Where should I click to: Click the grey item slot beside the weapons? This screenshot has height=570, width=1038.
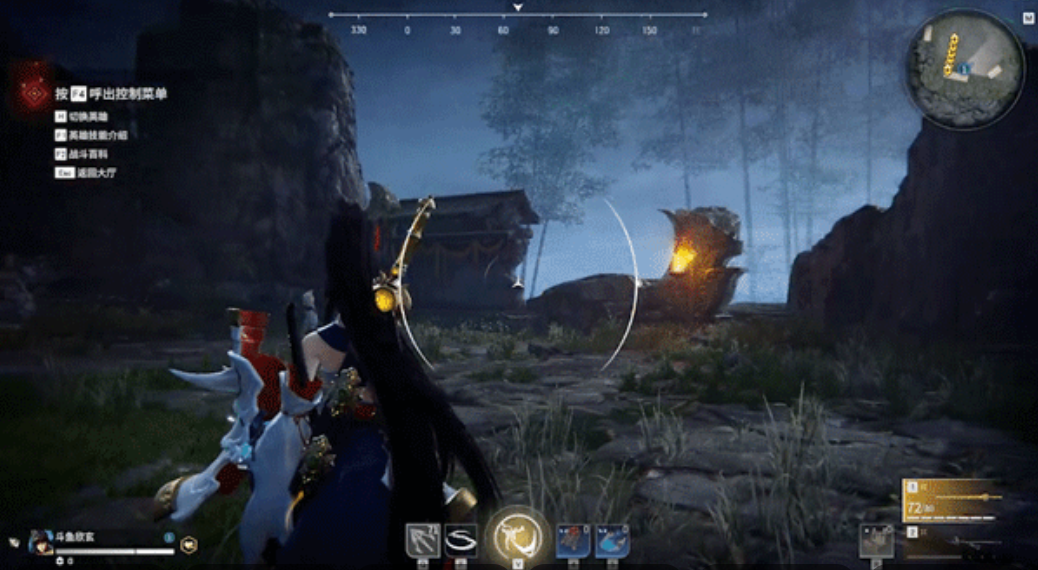(x=877, y=540)
